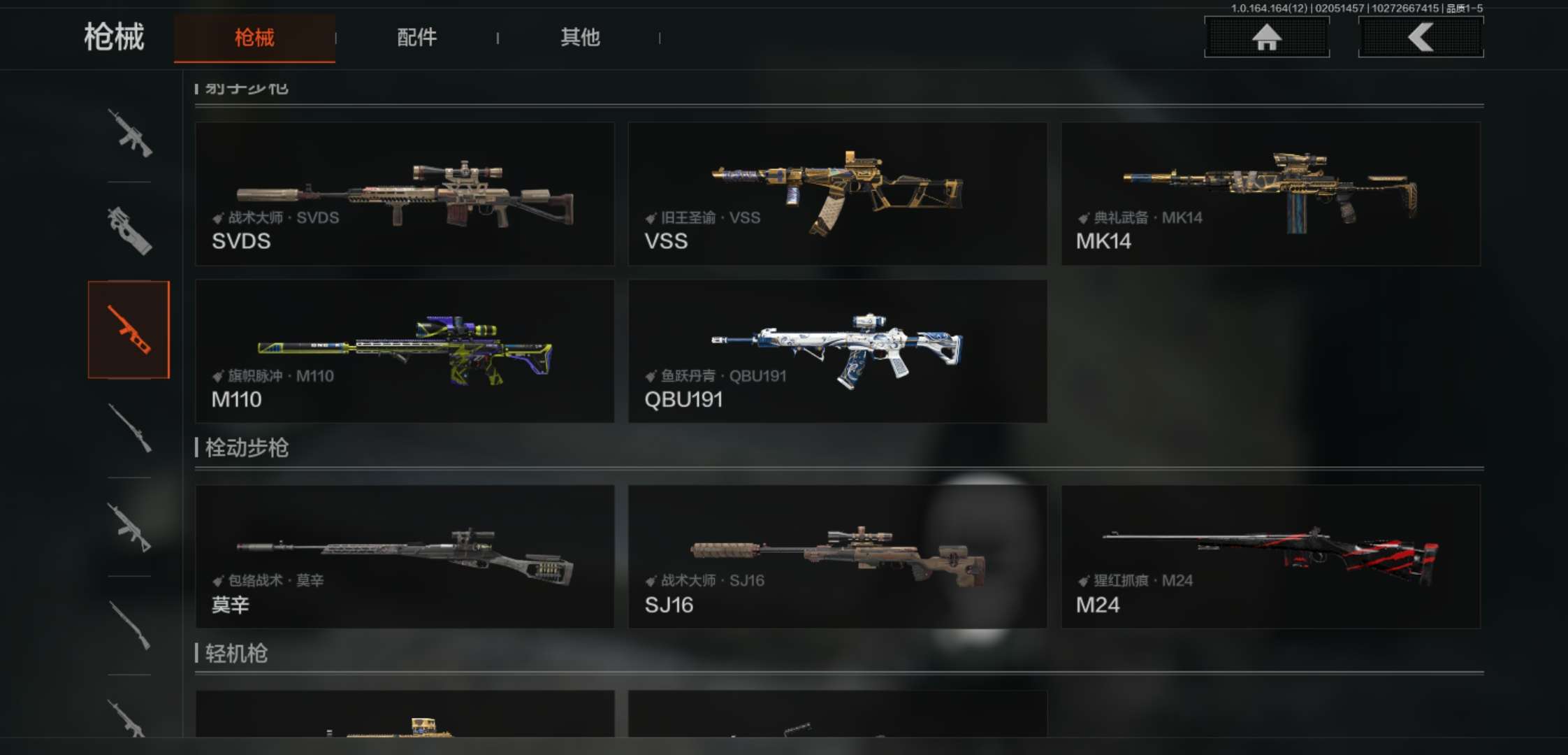The image size is (1568, 755).
Task: Select the VSS weapon card
Action: pos(837,194)
